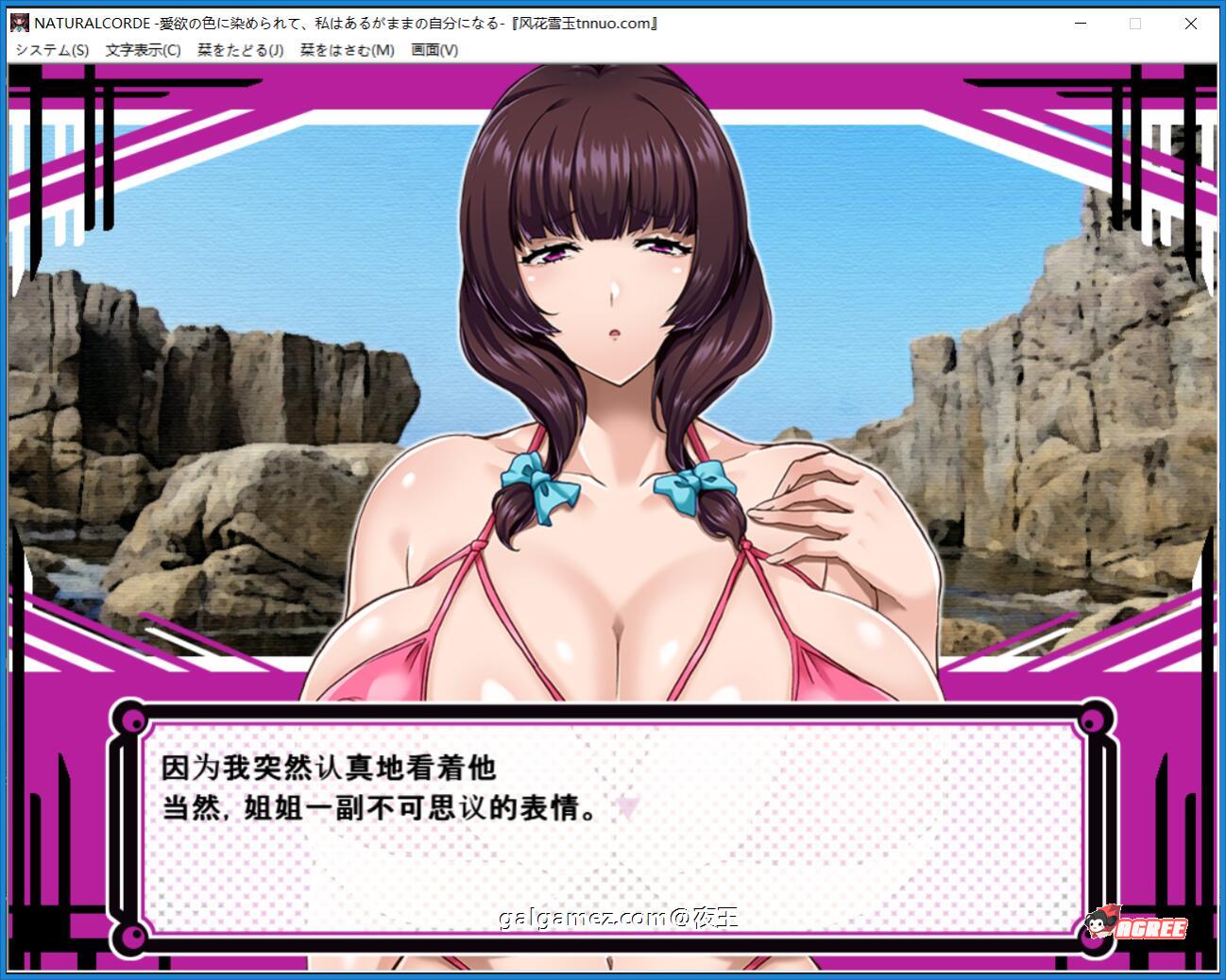Open the 画面(V) screen settings menu

tap(433, 50)
